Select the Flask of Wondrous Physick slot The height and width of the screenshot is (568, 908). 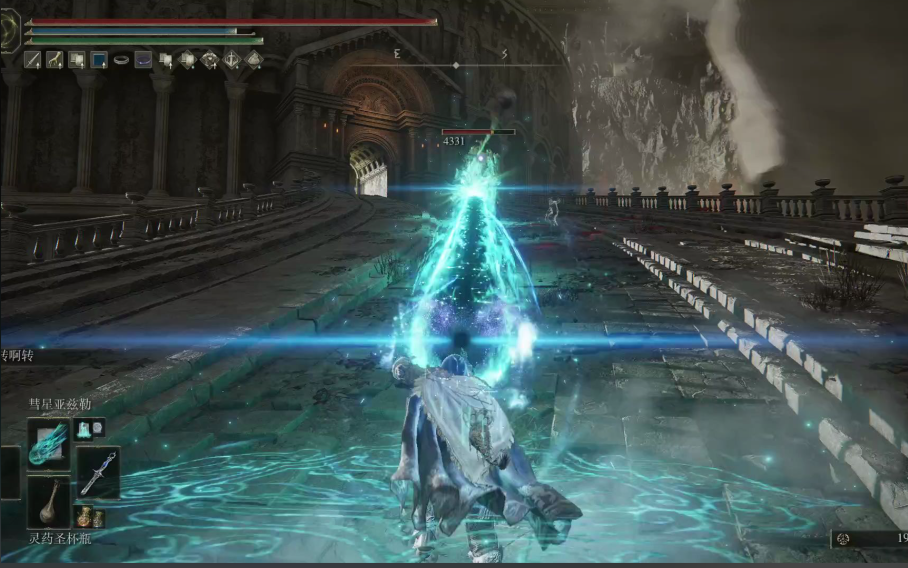point(48,502)
